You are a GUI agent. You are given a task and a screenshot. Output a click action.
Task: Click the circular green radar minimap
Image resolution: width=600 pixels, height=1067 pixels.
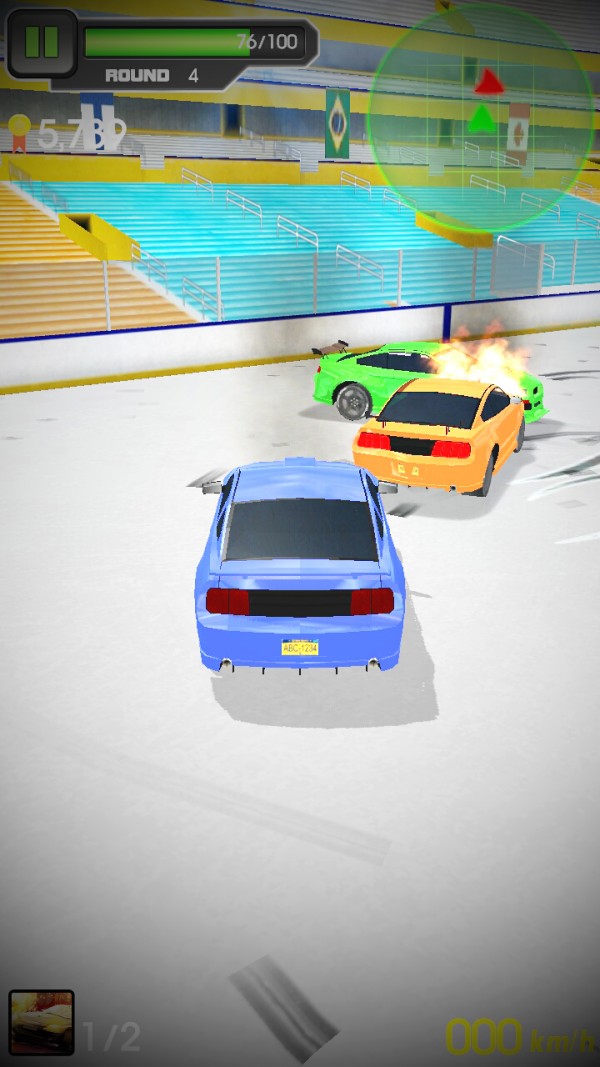pyautogui.click(x=481, y=117)
